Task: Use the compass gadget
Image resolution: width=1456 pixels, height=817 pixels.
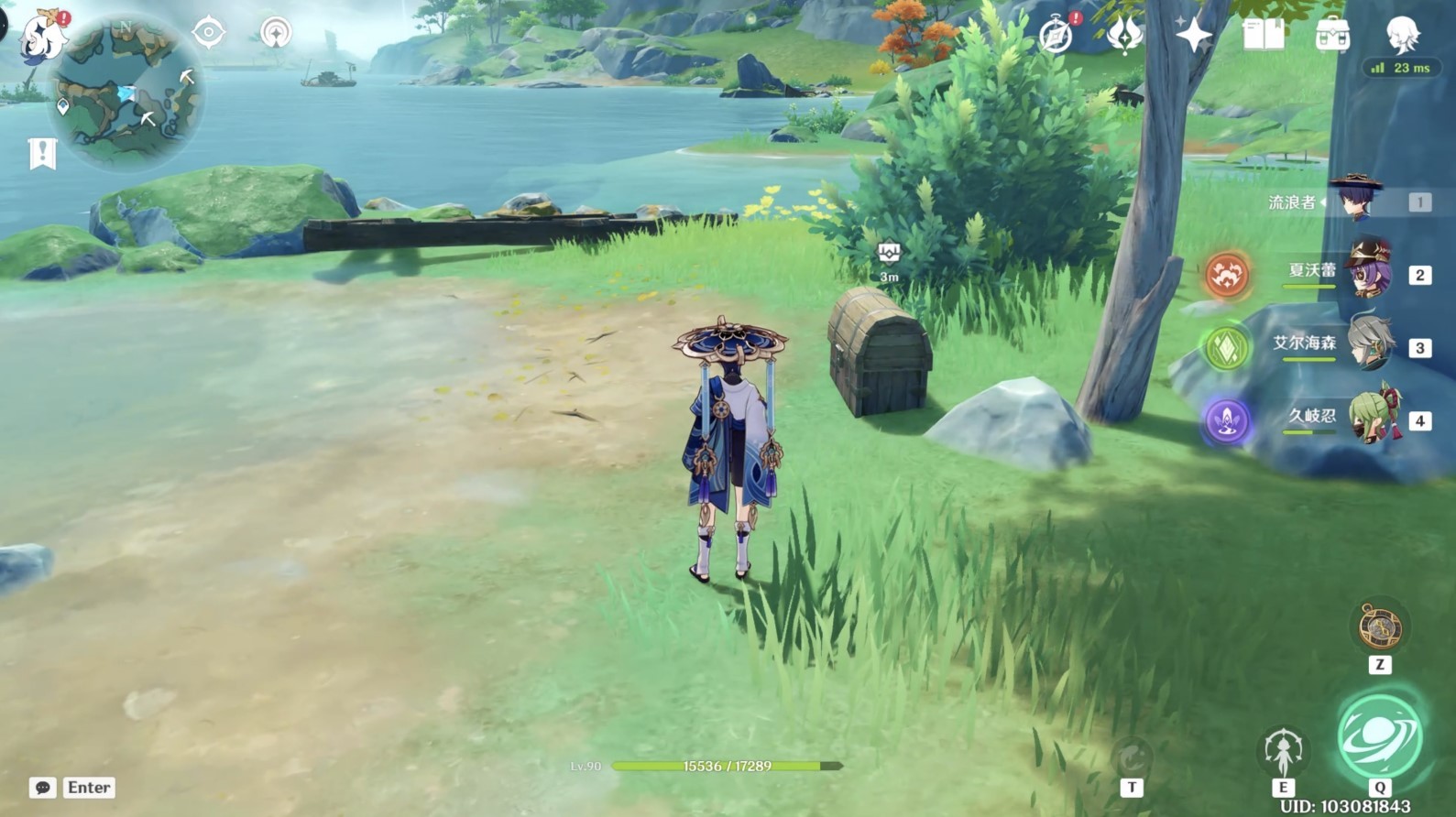Action: 1380,627
